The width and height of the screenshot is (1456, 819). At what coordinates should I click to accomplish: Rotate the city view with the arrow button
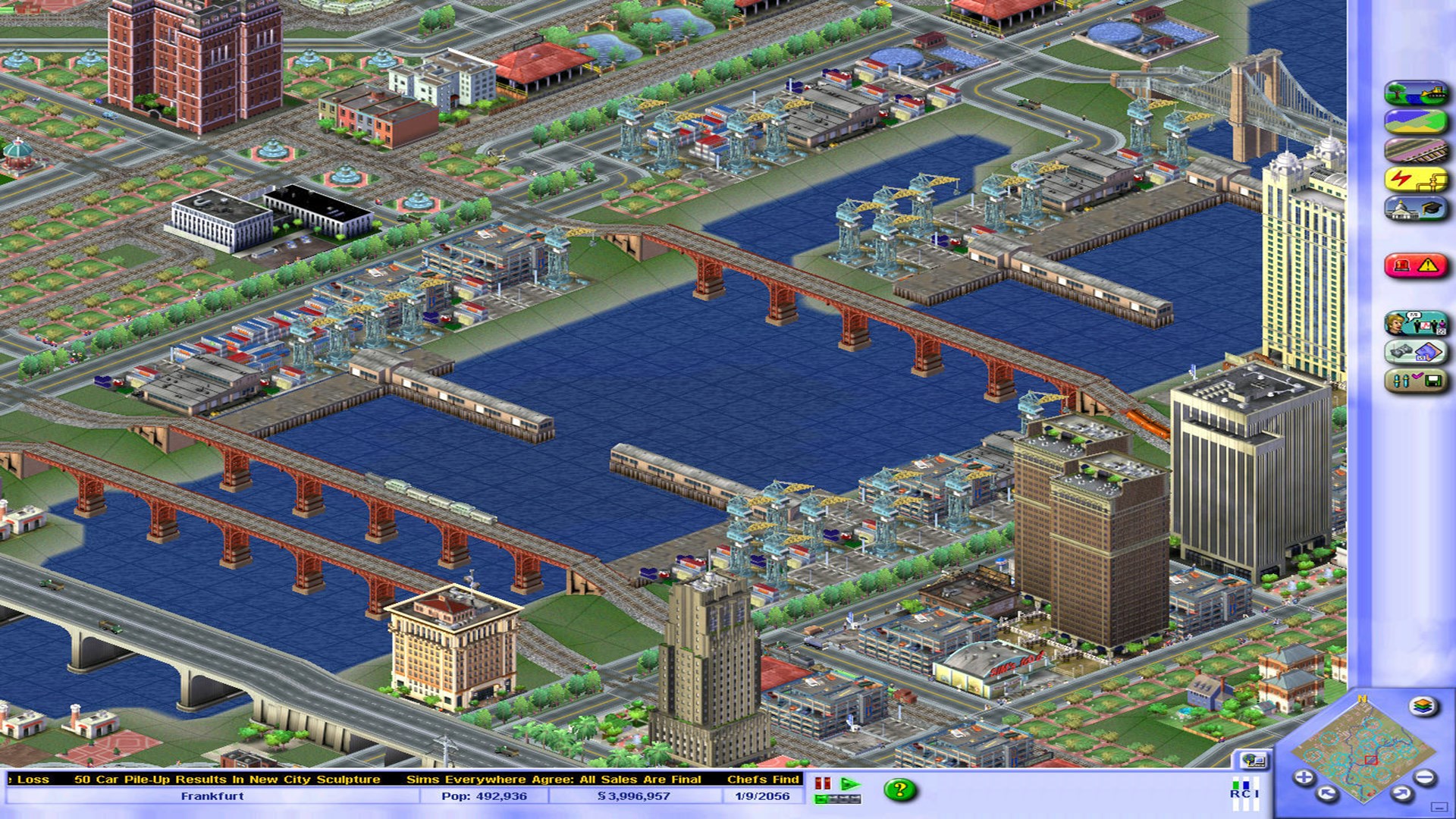[x=1326, y=794]
